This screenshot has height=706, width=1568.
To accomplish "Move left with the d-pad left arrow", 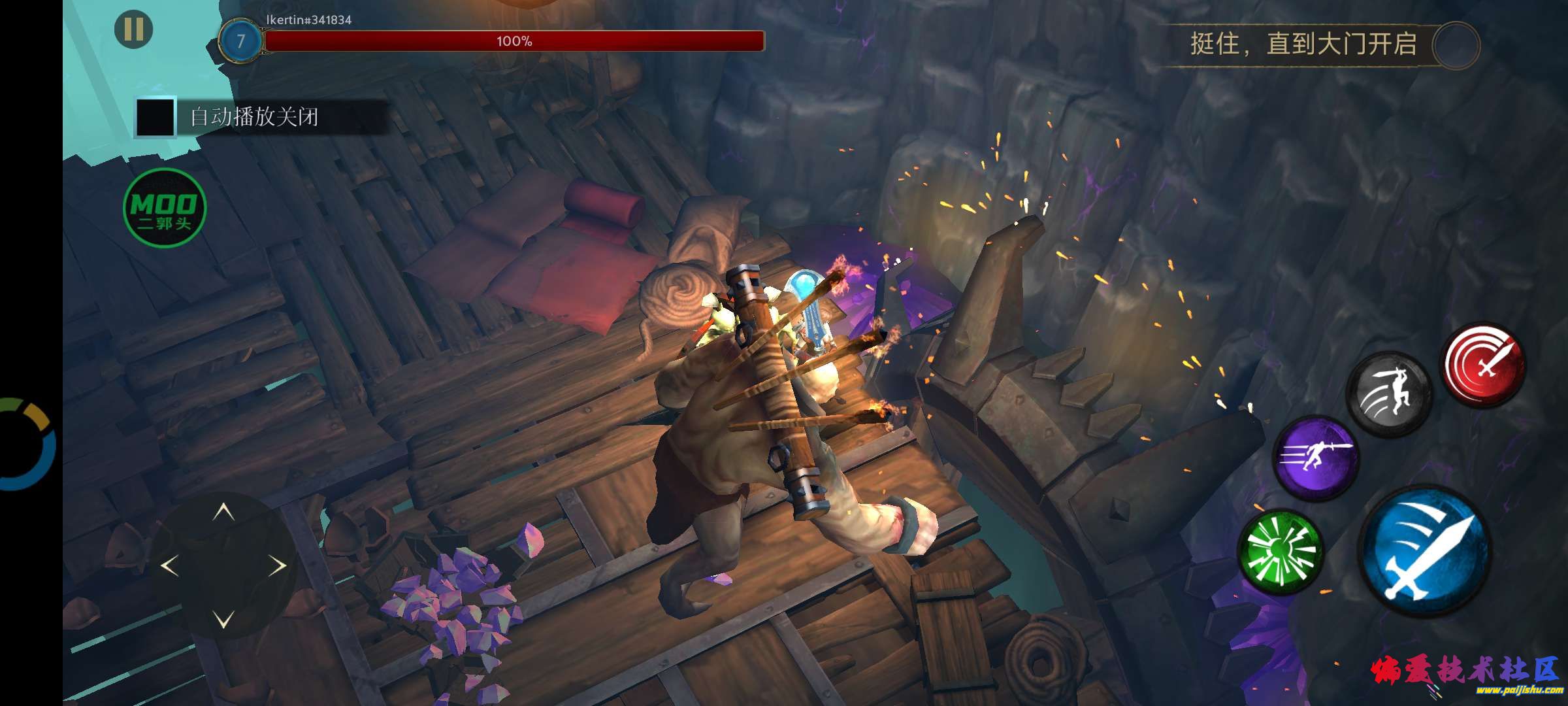I will pos(170,566).
